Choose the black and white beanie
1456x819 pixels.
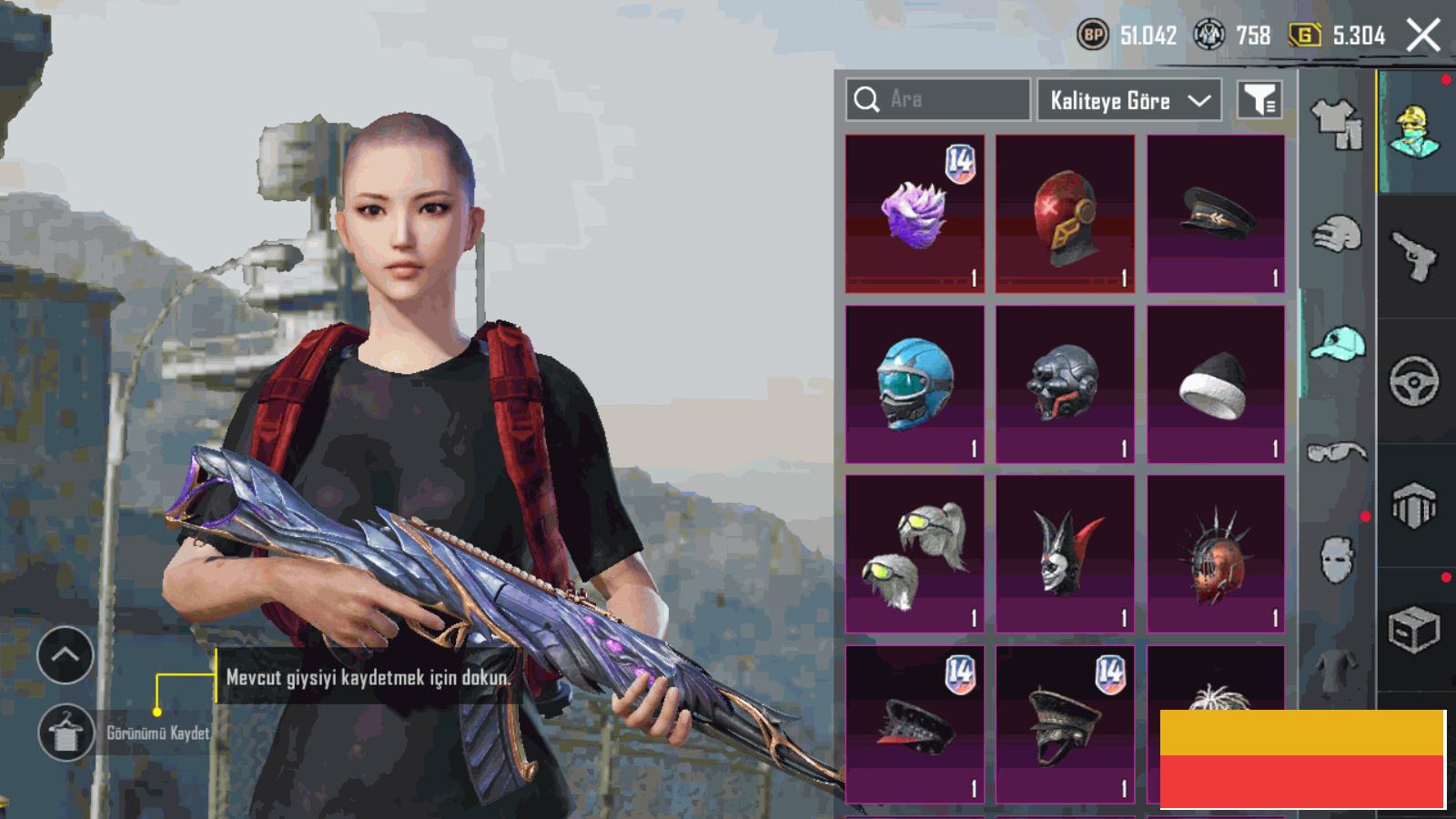click(x=1216, y=384)
